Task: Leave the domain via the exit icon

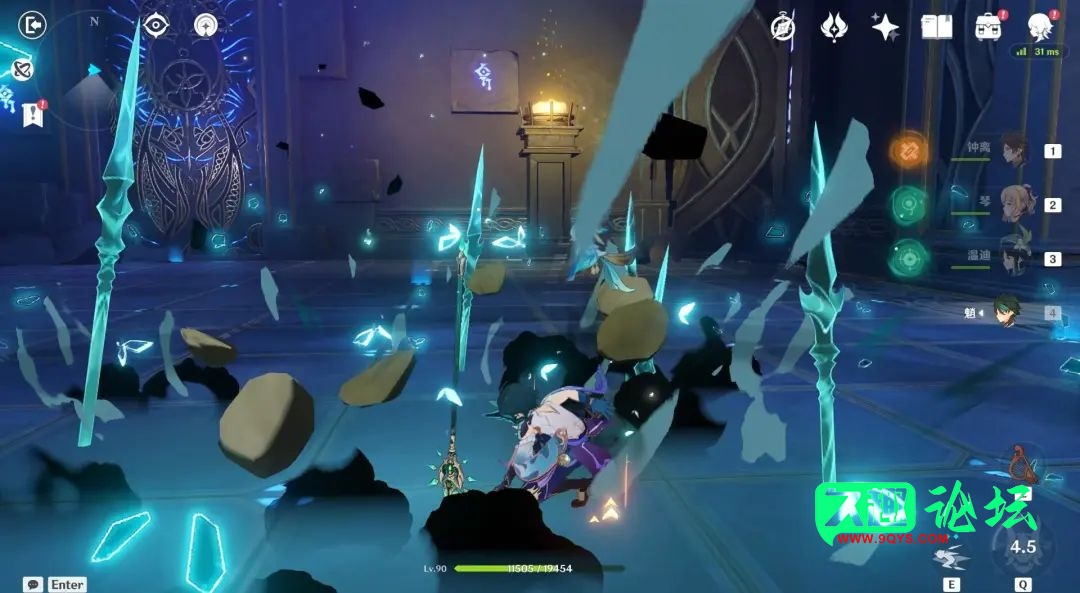Action: [x=32, y=23]
